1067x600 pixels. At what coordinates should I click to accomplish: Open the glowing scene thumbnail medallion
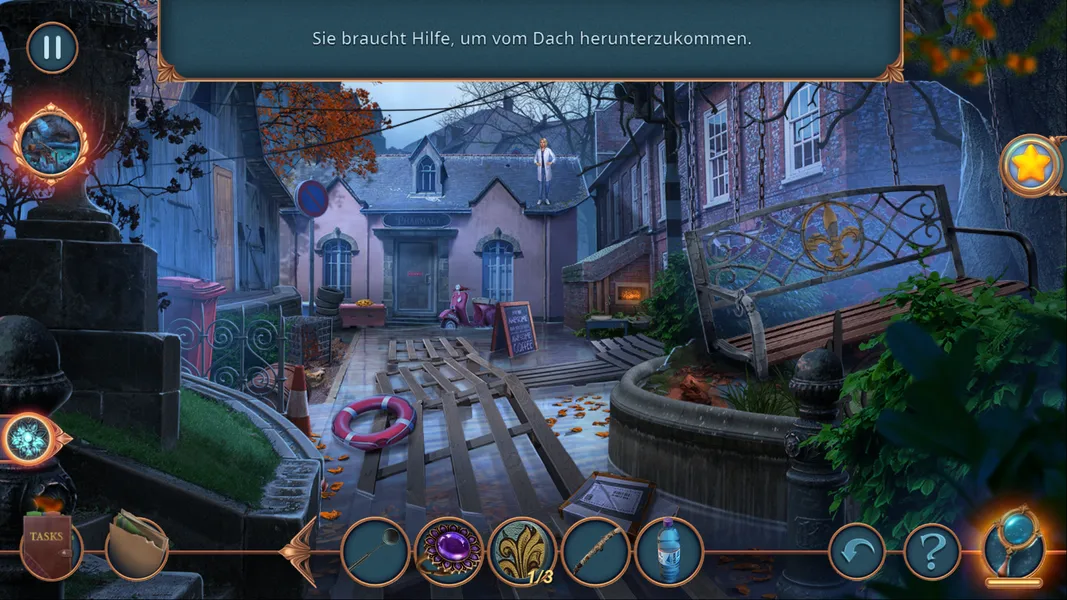coord(51,143)
